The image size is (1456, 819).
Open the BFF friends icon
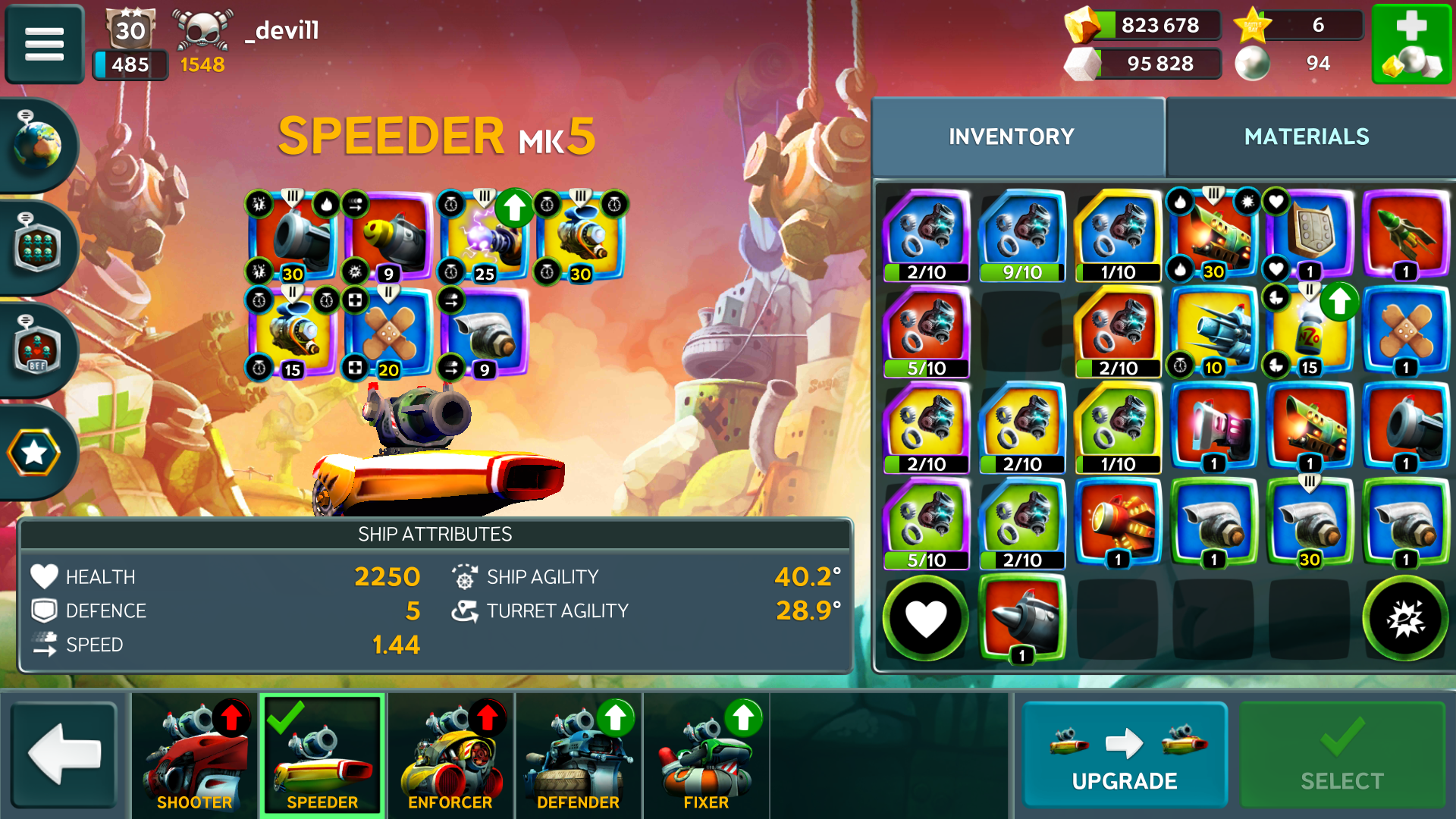tap(36, 350)
